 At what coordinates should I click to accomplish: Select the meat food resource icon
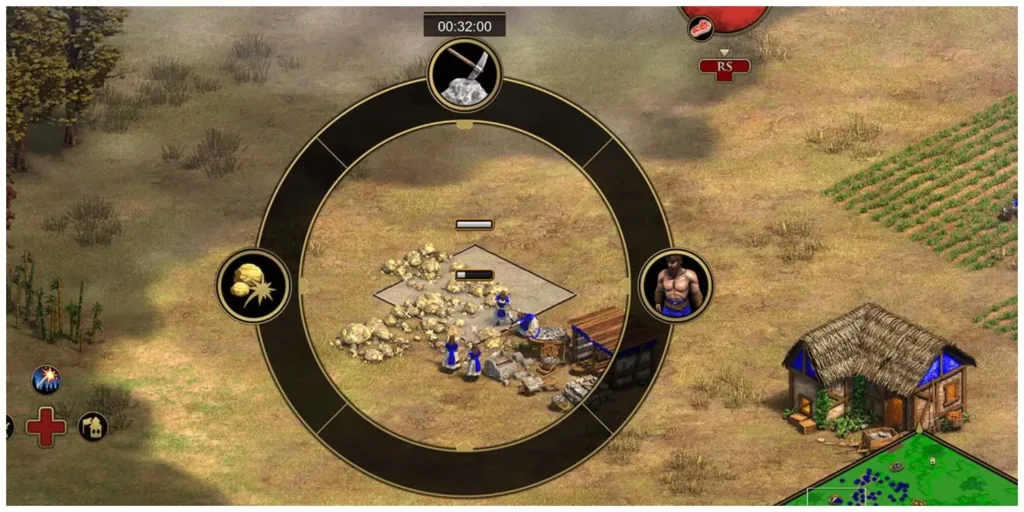coord(701,28)
